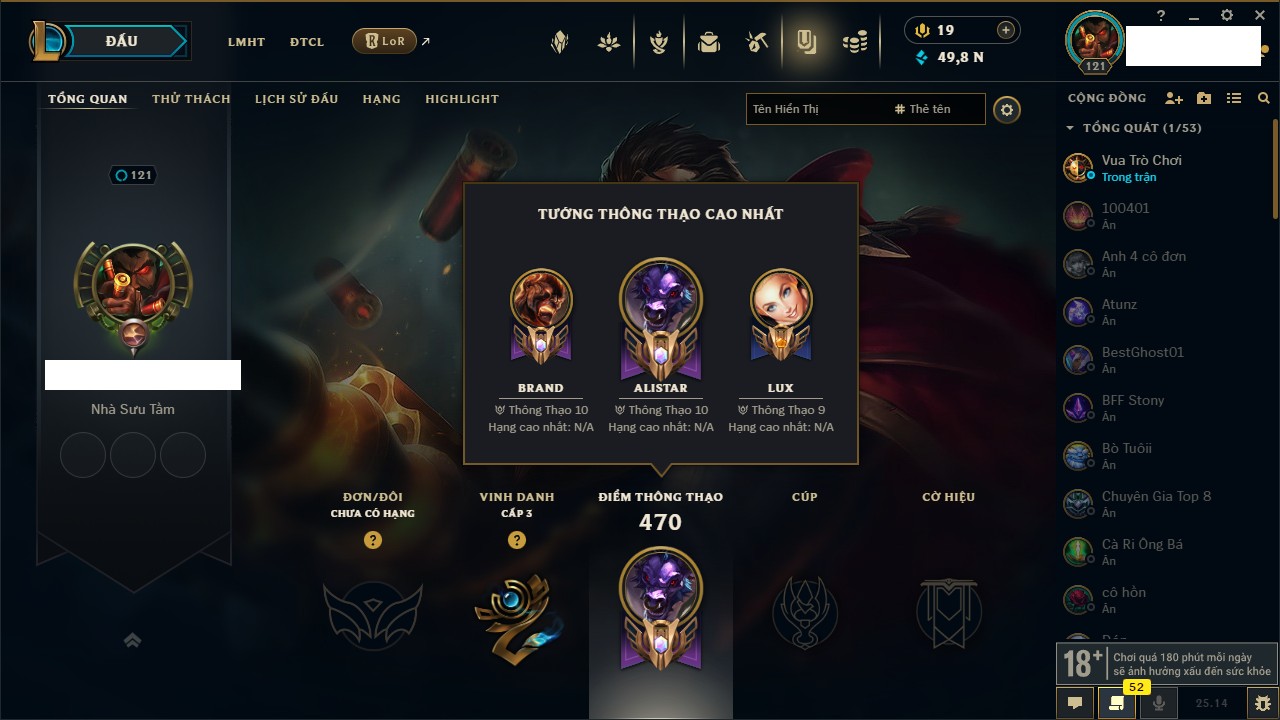
Task: Add currency with the plus button
Action: (x=1006, y=31)
